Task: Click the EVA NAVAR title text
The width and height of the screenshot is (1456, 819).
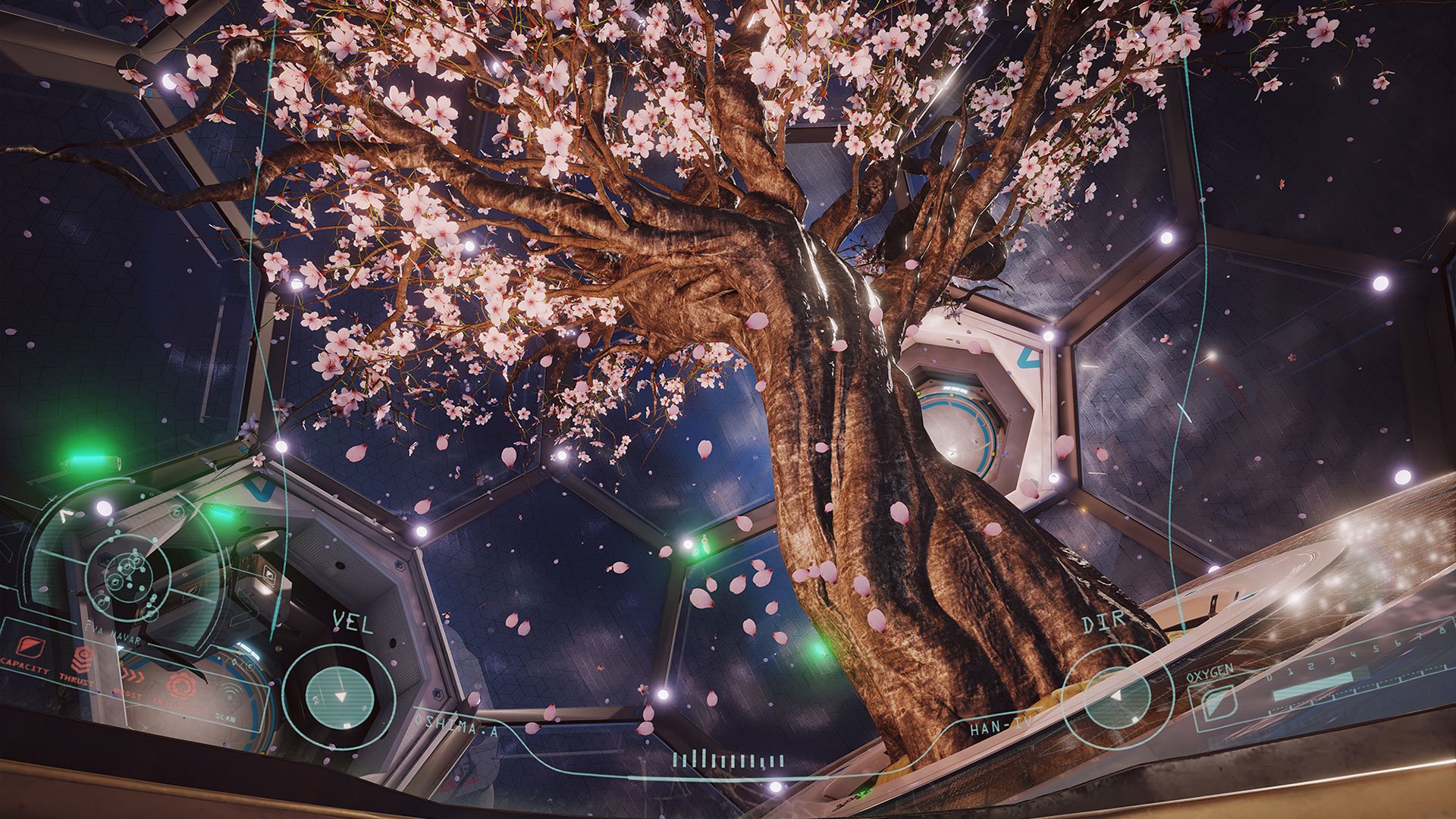Action: (x=112, y=634)
